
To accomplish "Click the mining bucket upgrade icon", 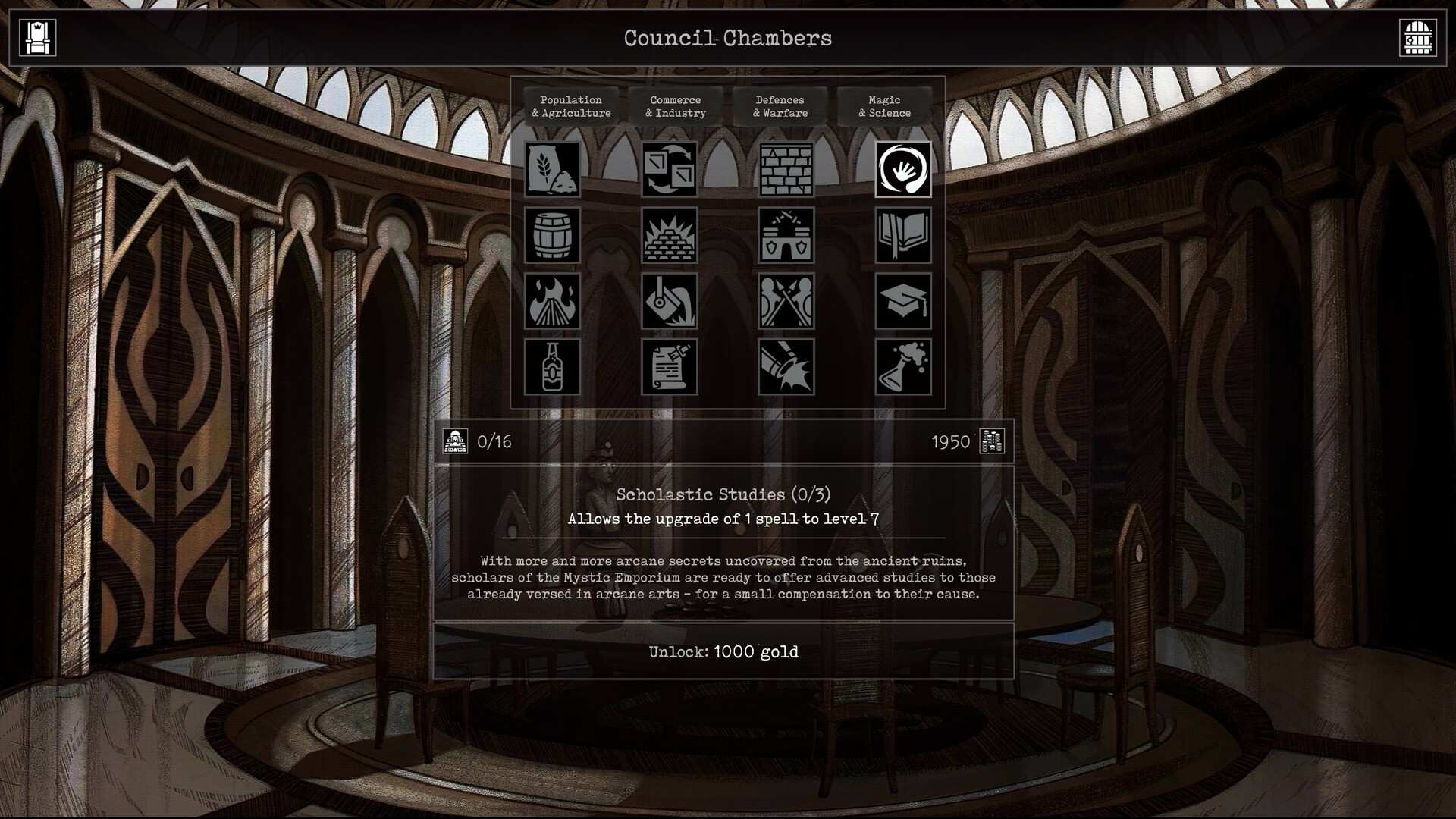I will tap(669, 301).
